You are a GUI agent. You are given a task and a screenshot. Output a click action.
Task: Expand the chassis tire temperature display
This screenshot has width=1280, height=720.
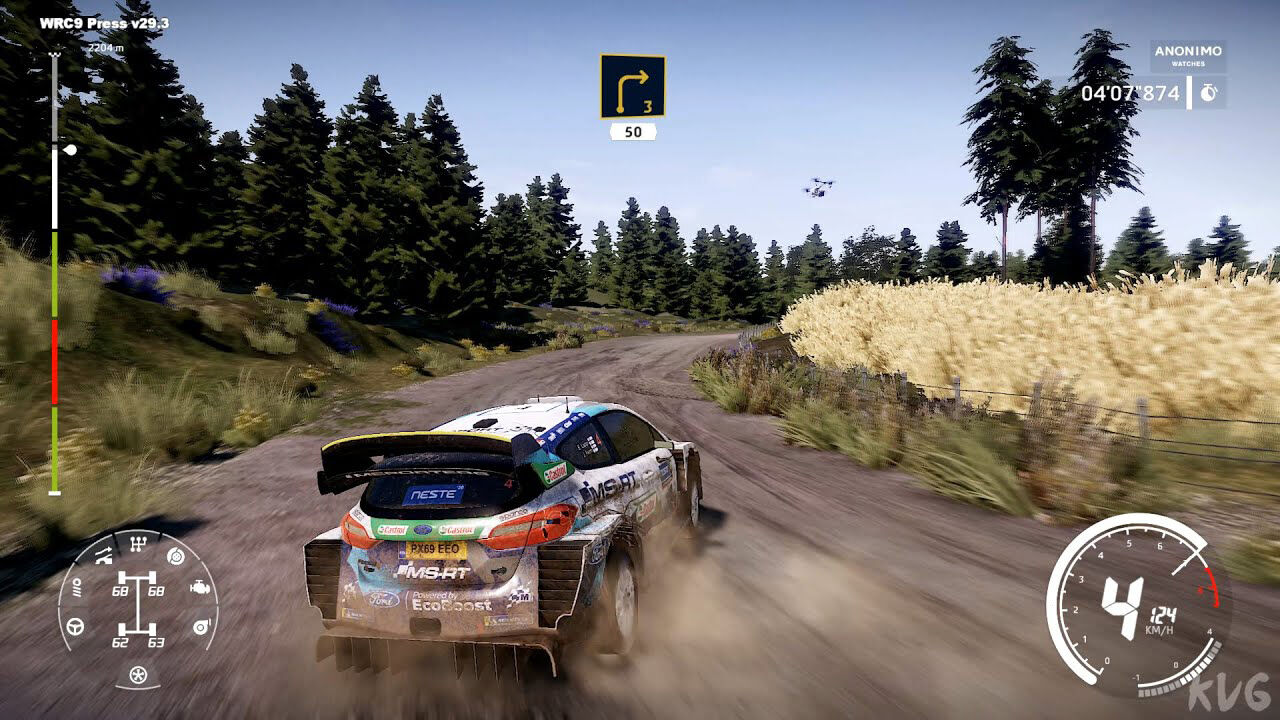coord(137,600)
